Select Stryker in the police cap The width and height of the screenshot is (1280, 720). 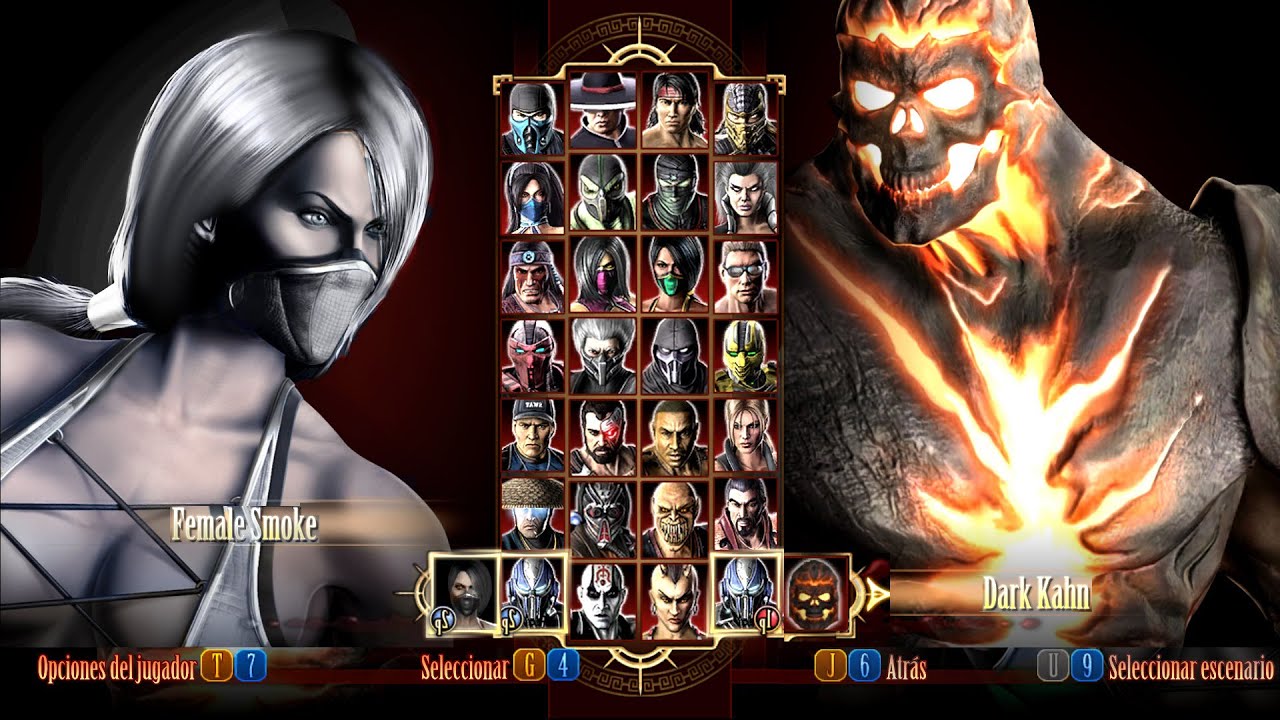pos(535,435)
